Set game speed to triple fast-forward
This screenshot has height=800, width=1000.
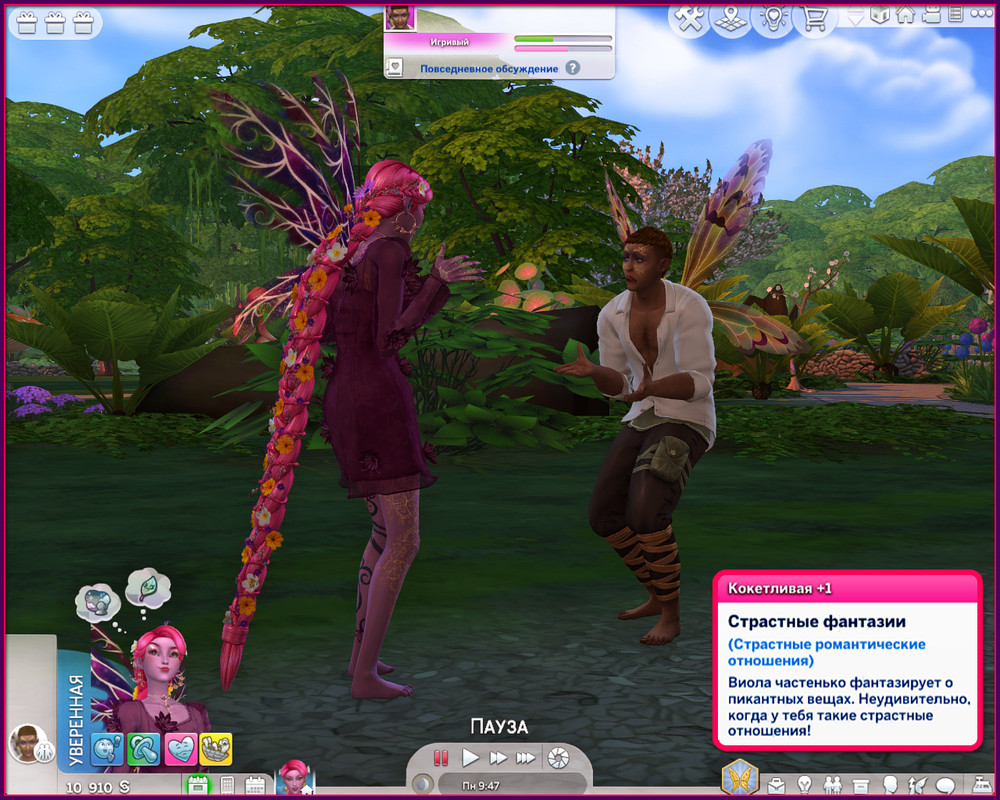[526, 758]
